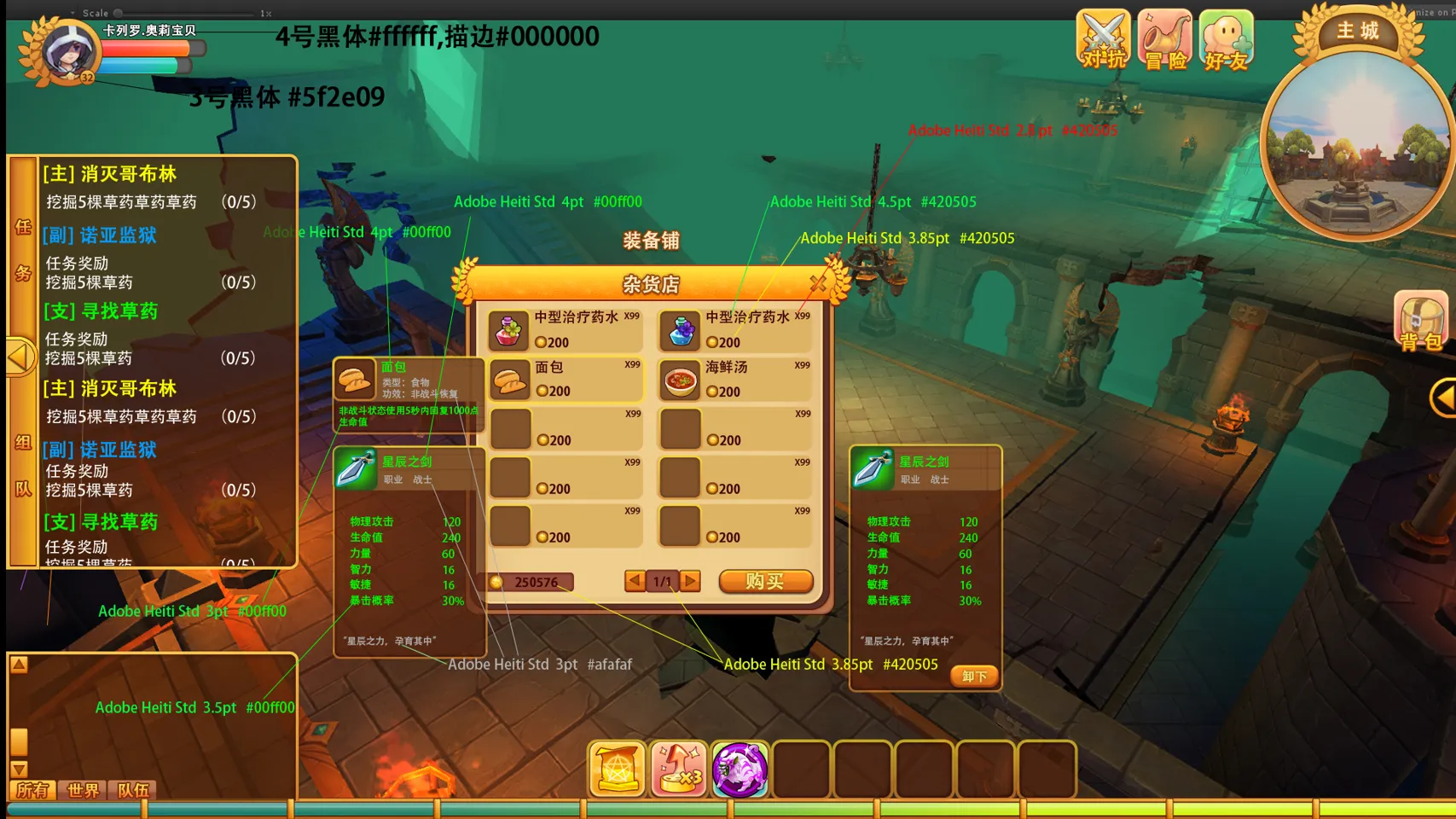Image resolution: width=1456 pixels, height=819 pixels.
Task: Open the 好友 friends list
Action: 1227,39
